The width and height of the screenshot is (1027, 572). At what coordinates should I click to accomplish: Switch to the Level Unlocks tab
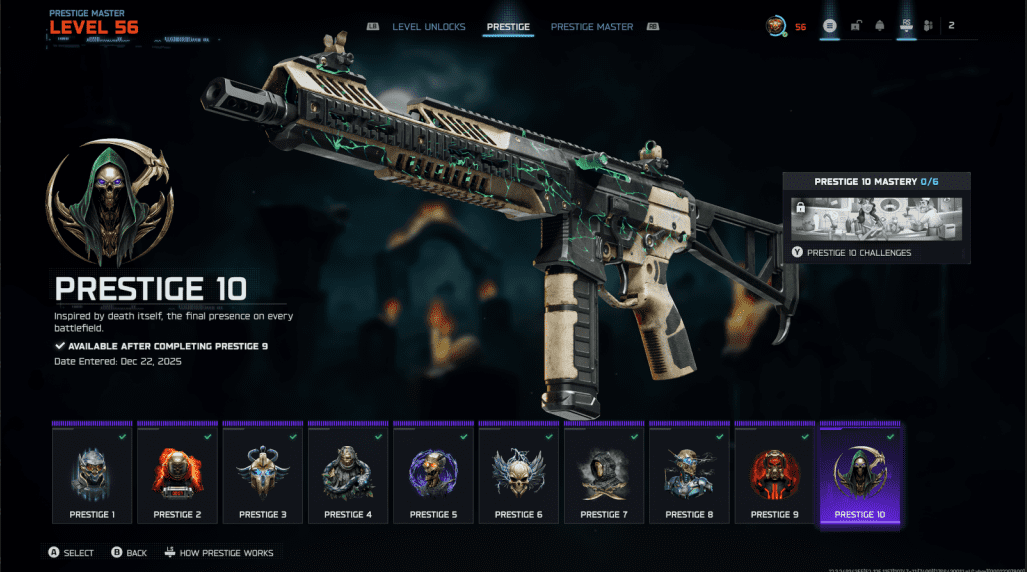(428, 27)
